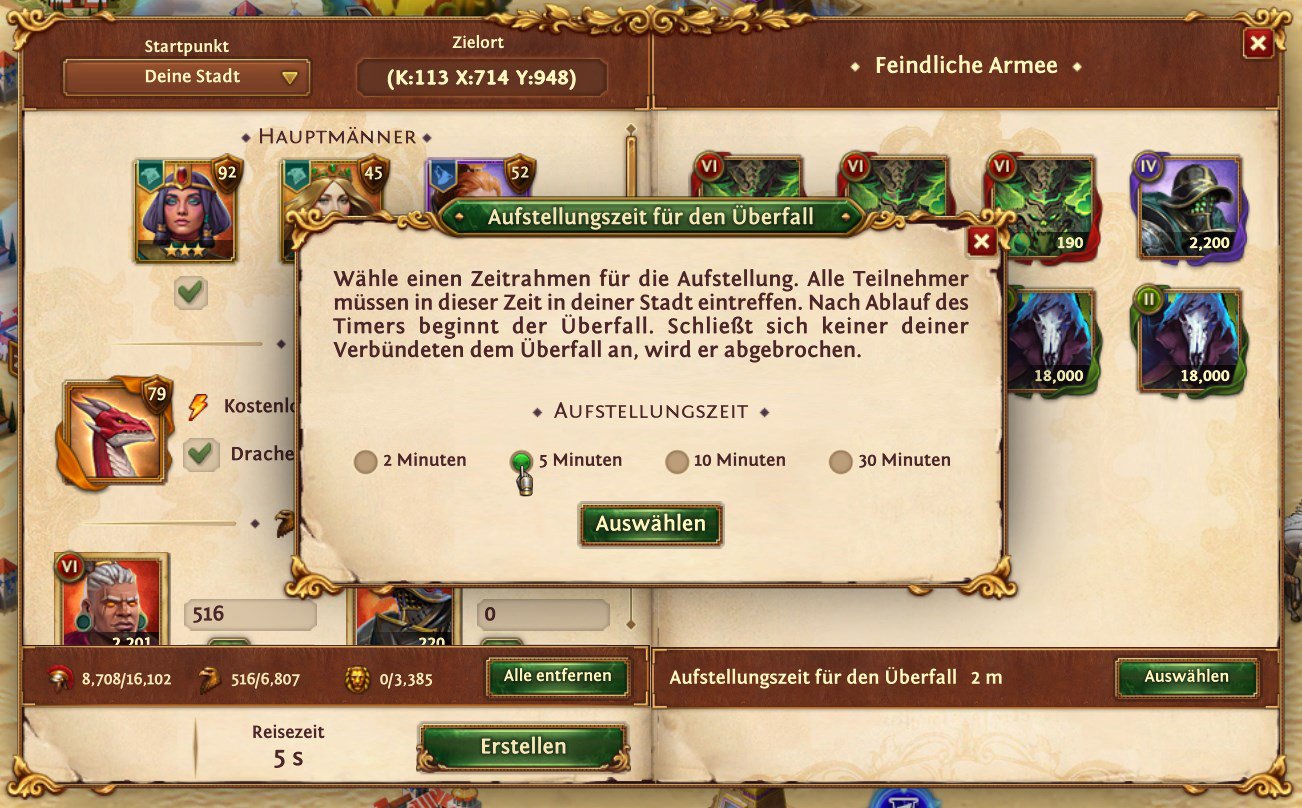Click the Zielort coordinates field
This screenshot has height=808, width=1302.
point(482,77)
